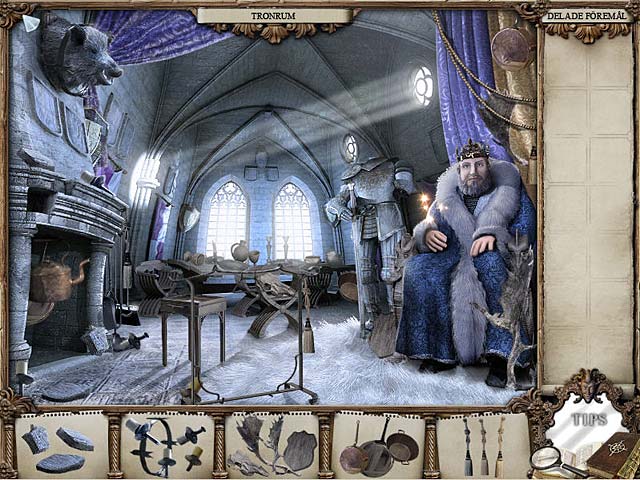The height and width of the screenshot is (480, 640).
Task: Choose the antlers and shield item group
Action: coord(271,446)
